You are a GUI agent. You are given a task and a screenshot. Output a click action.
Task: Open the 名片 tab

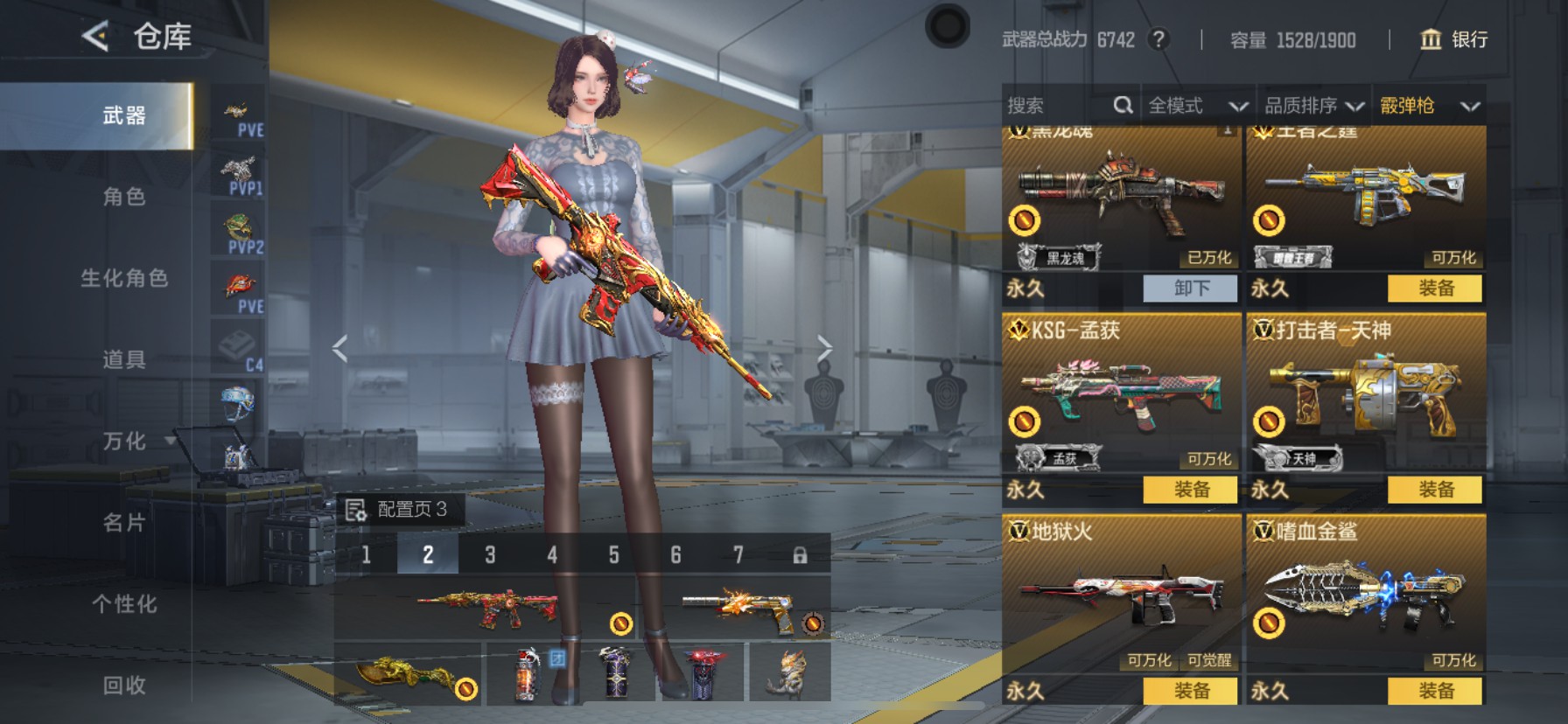coord(124,523)
